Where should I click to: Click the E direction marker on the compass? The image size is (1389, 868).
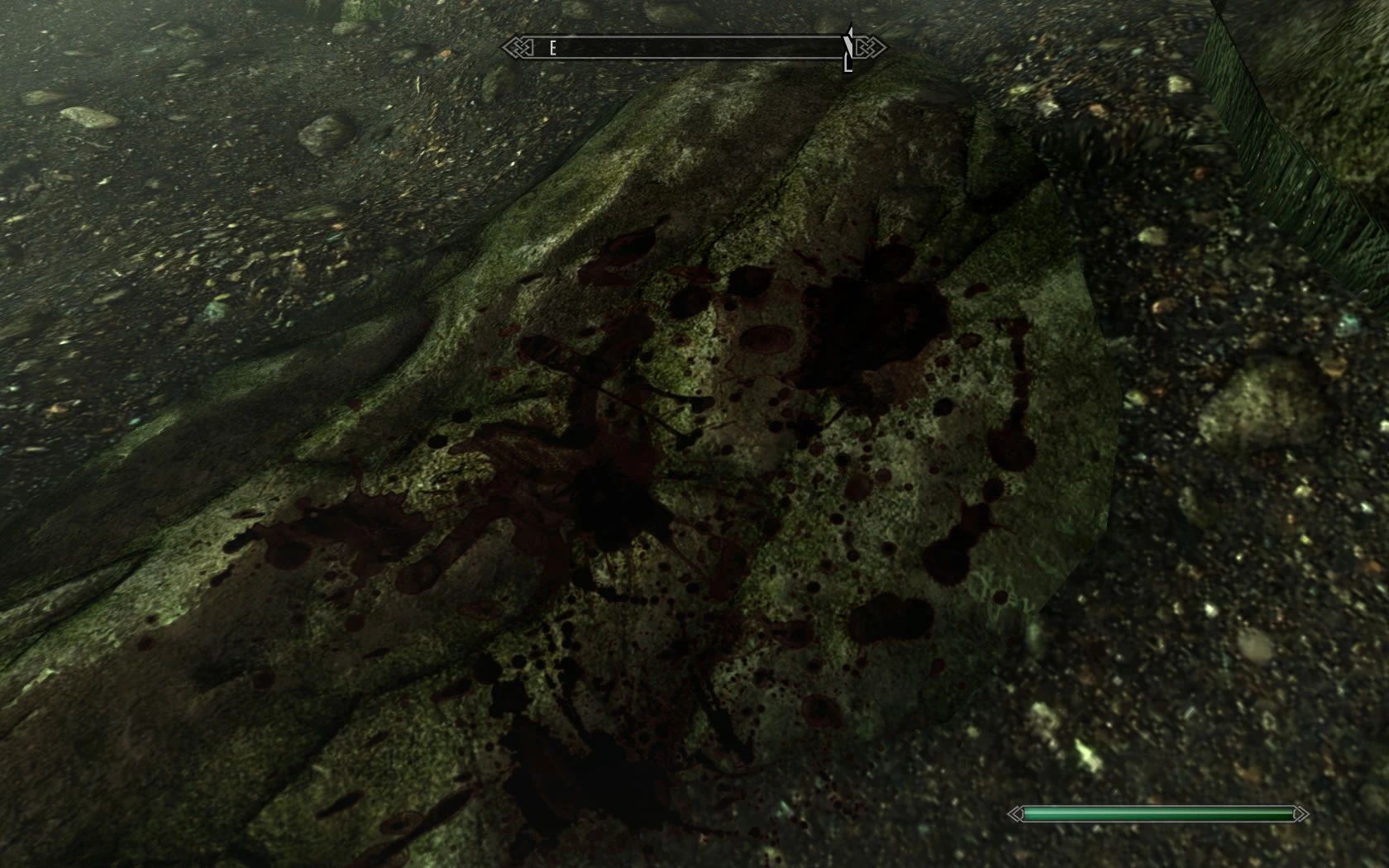tap(552, 47)
